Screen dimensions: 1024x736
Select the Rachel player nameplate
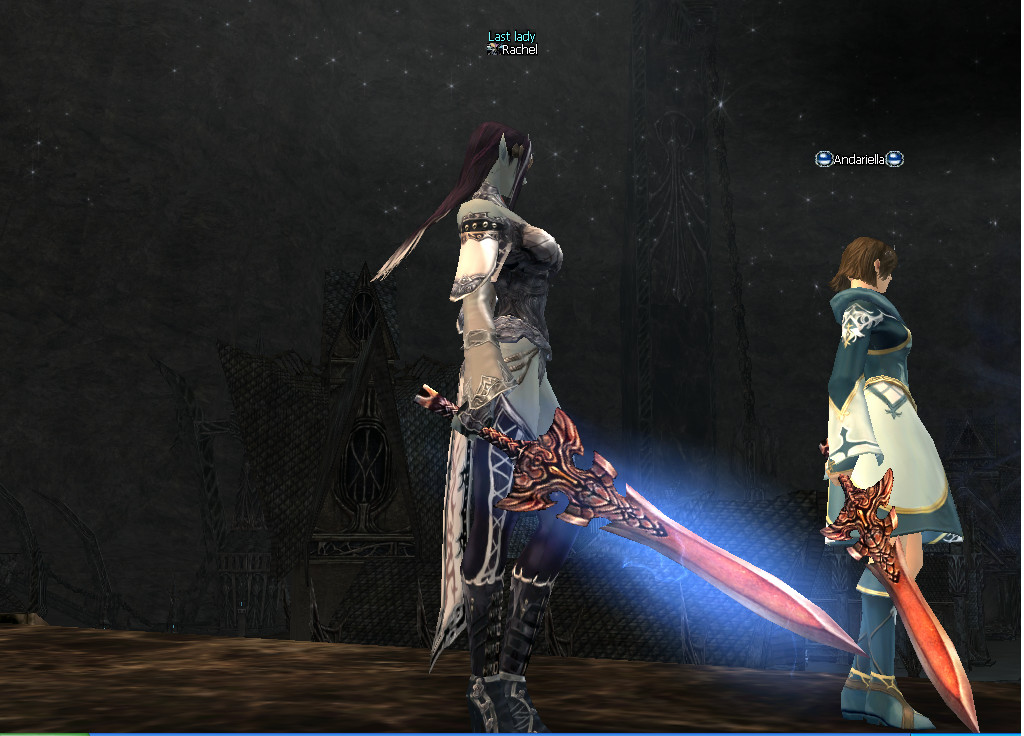[x=518, y=50]
